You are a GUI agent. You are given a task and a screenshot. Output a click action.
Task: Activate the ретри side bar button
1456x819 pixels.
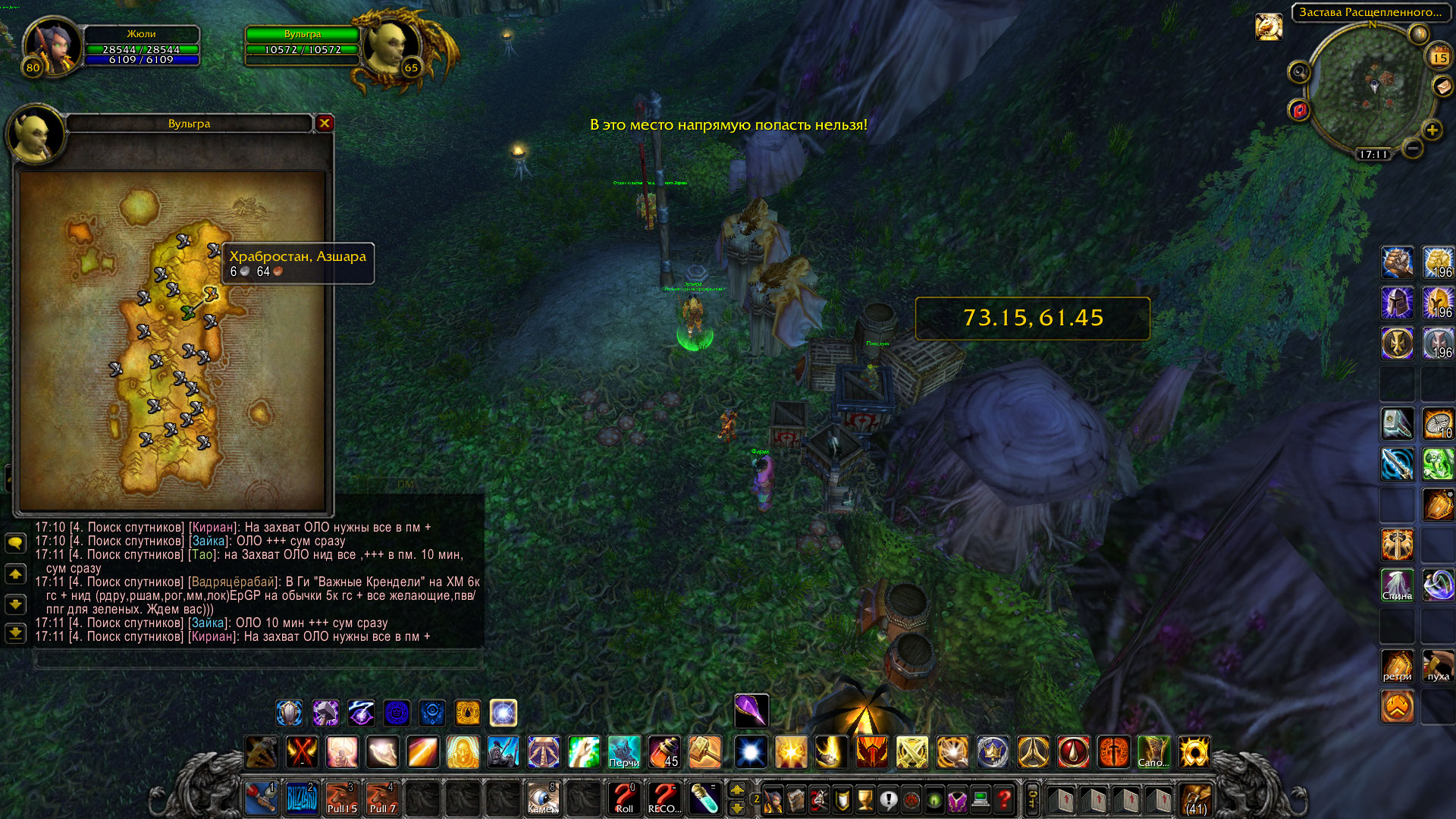(1397, 666)
